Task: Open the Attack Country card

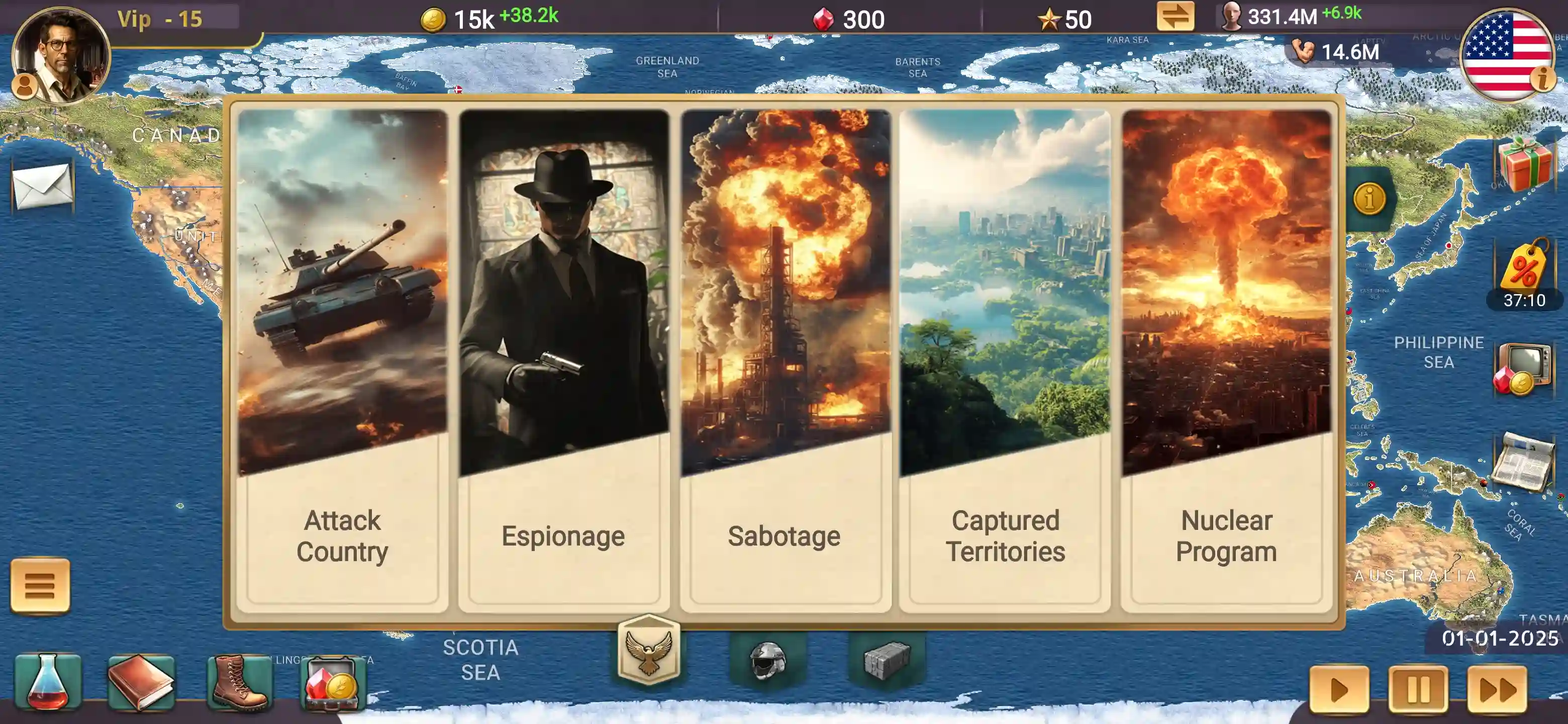Action: click(341, 359)
